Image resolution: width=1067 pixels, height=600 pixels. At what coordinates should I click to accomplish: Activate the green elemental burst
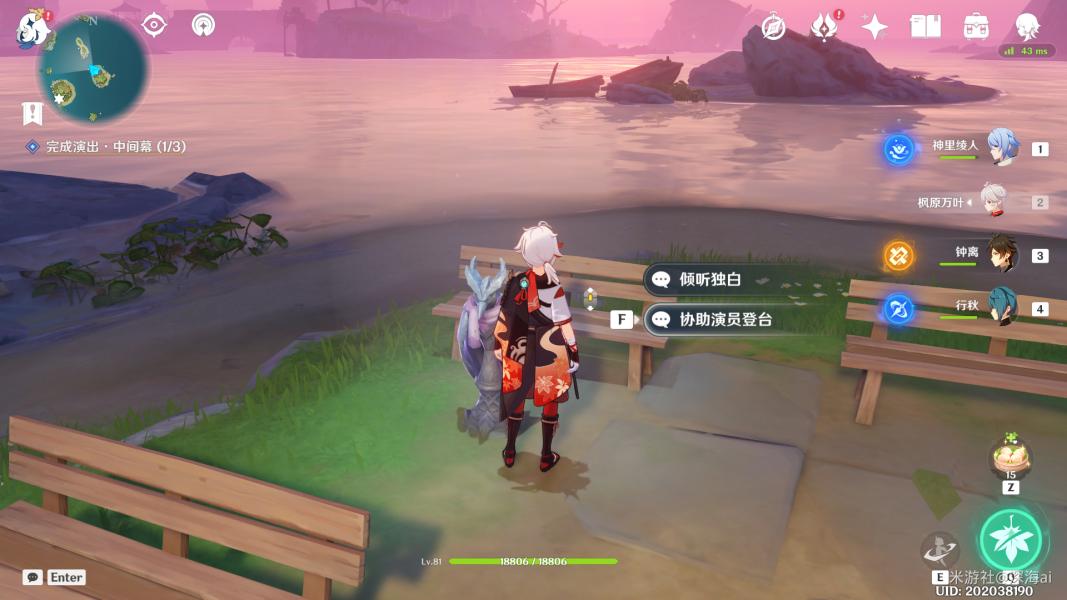(x=1010, y=540)
